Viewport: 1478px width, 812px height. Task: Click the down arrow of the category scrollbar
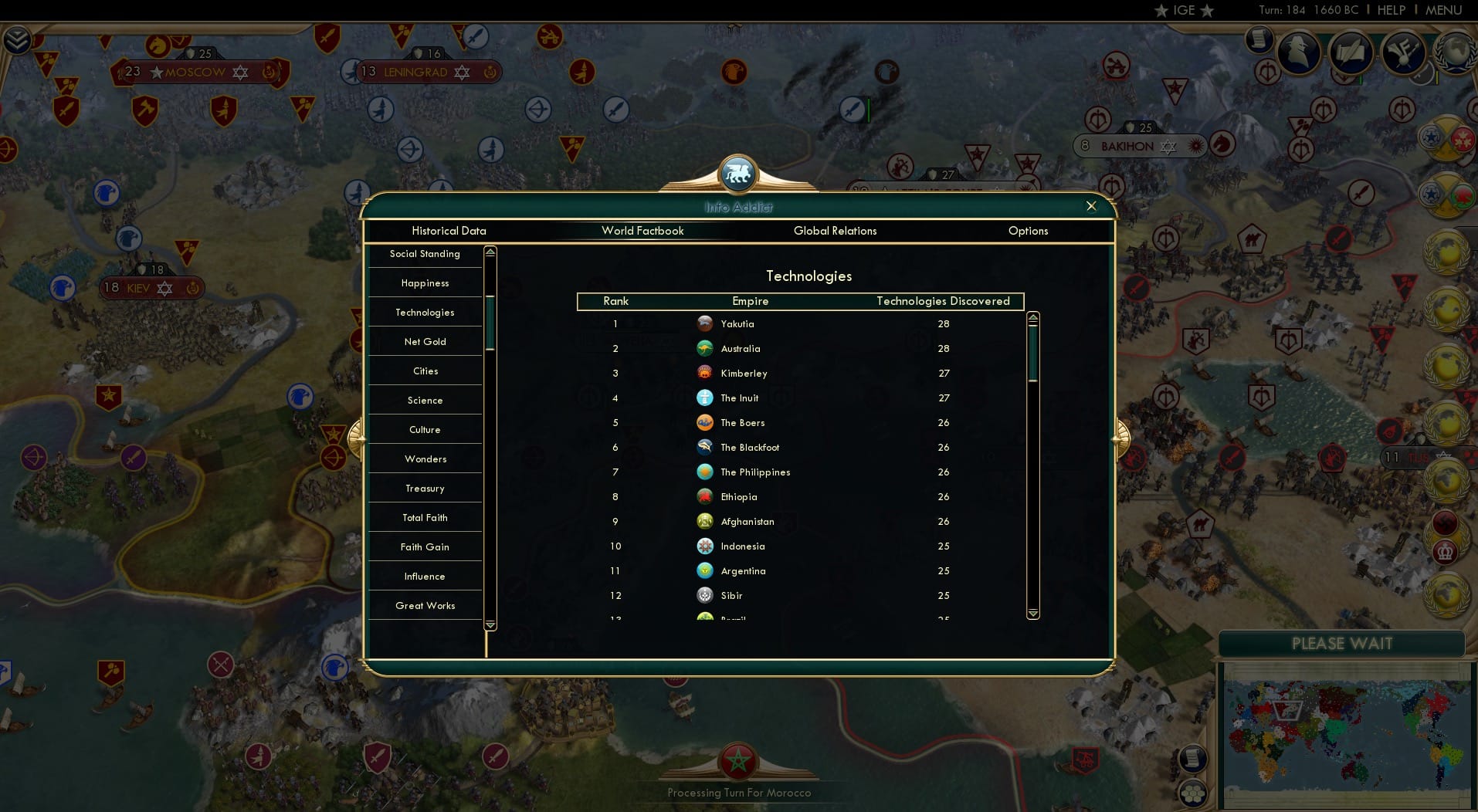pos(490,624)
